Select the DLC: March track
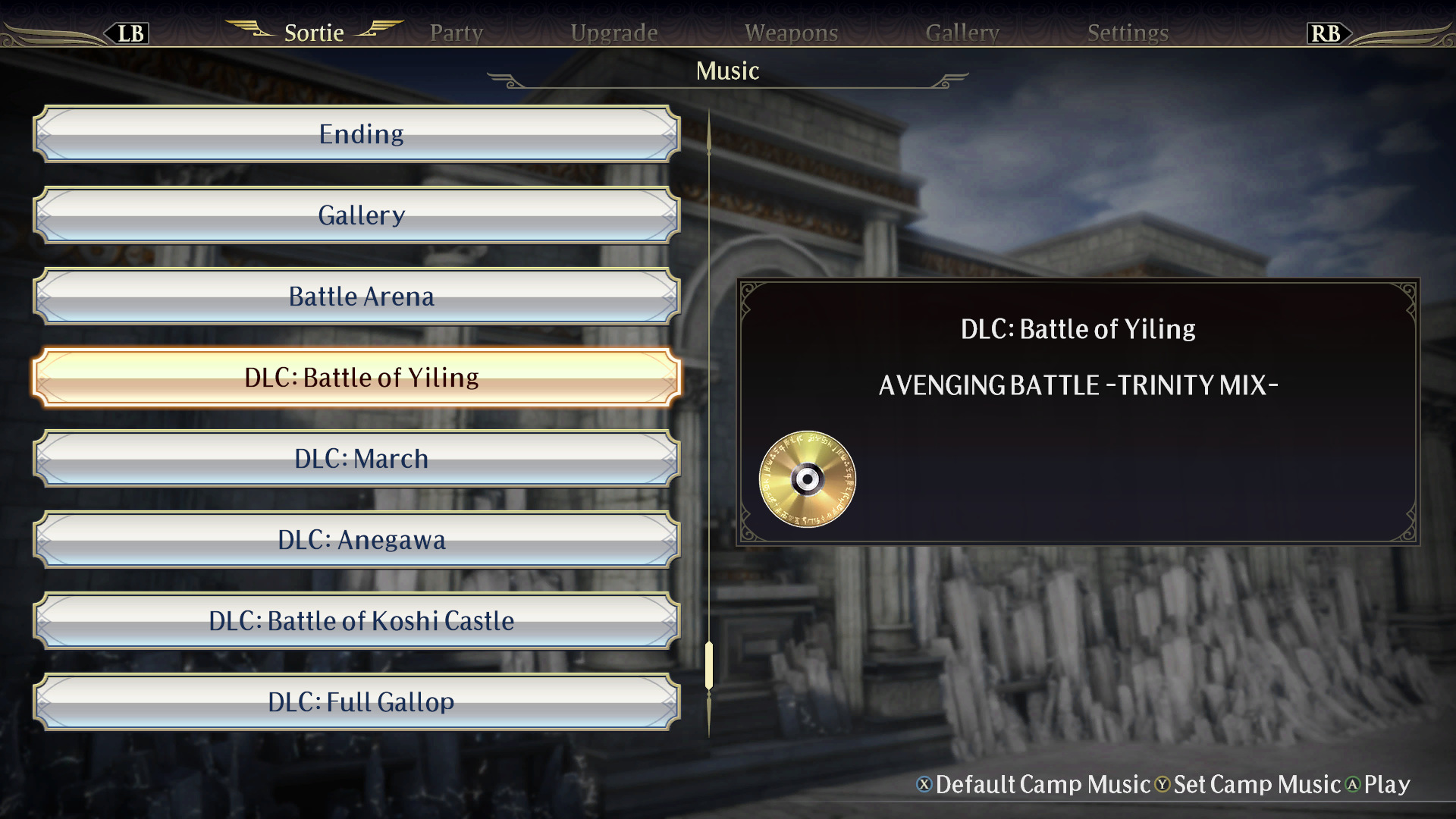The width and height of the screenshot is (1456, 819). pos(361,458)
